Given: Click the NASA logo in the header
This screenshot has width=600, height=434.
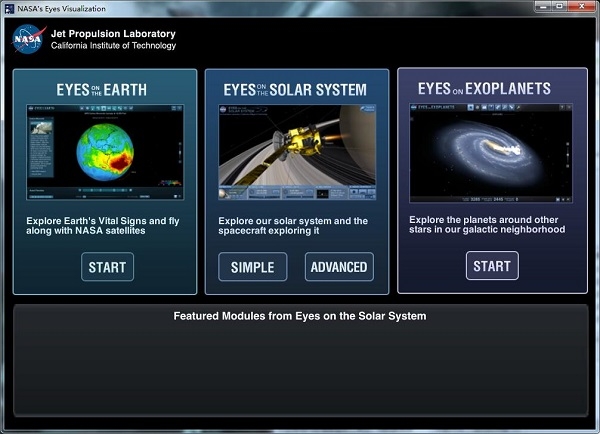Looking at the screenshot, I should coord(28,38).
